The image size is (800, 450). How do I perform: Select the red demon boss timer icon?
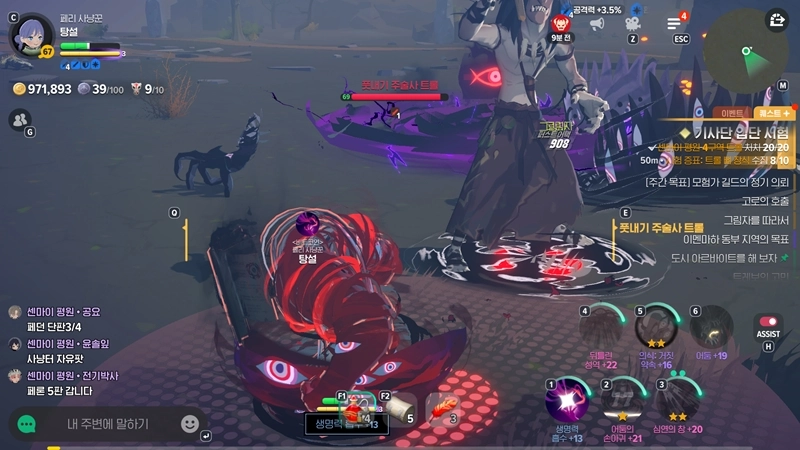point(560,22)
